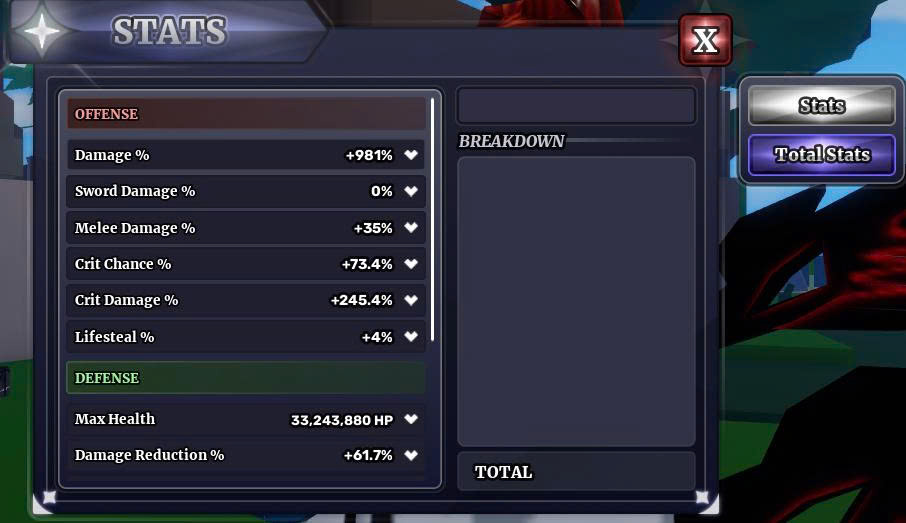Open the Total Stats tab
906x523 pixels.
click(821, 155)
